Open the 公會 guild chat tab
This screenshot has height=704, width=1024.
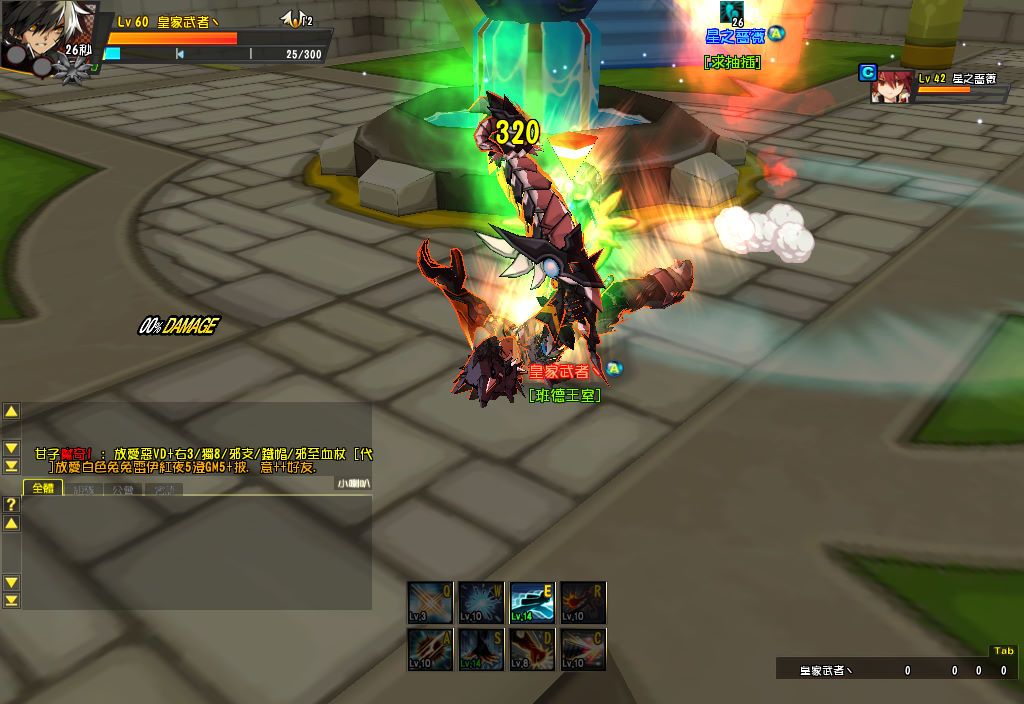(x=123, y=490)
